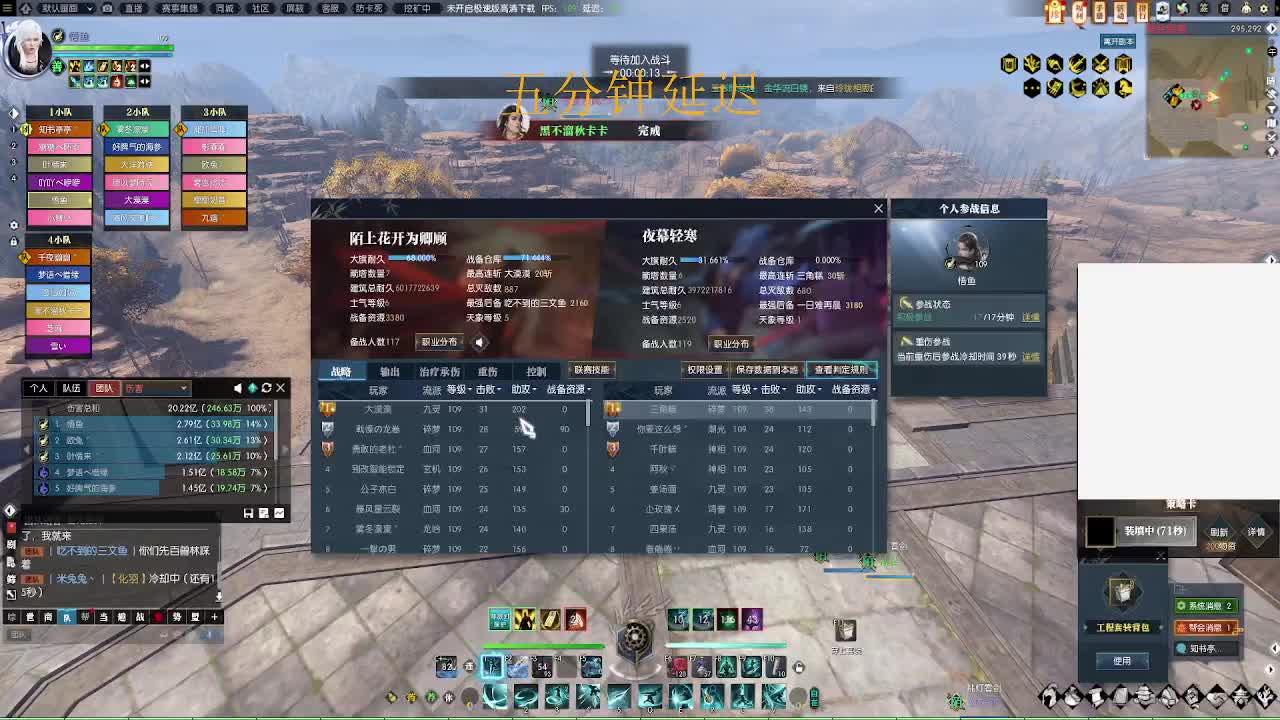Screen dimensions: 1280x720
Task: Click the refresh icon on the damage meter
Action: tap(267, 387)
